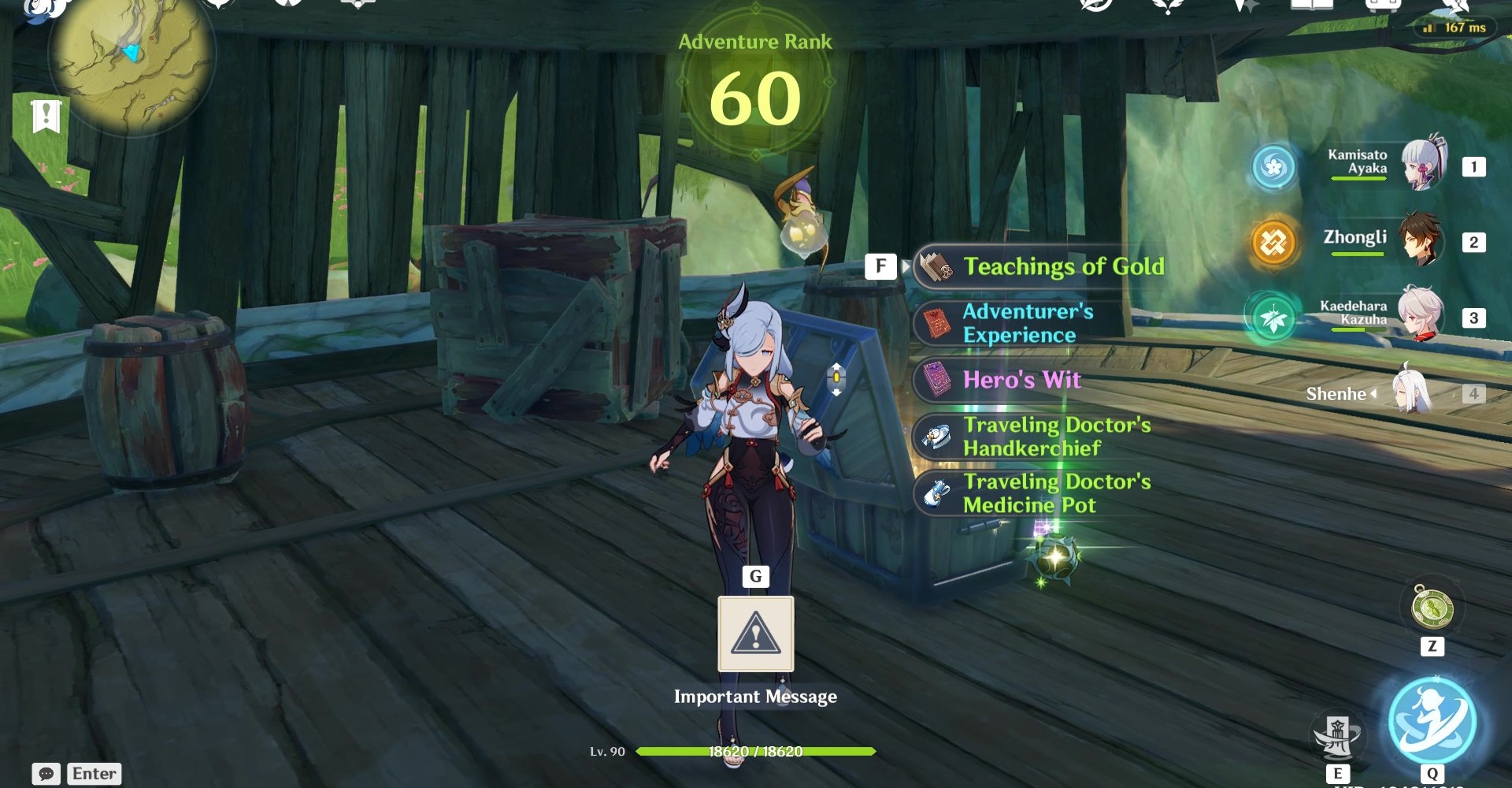
Task: Open the Paimon menu icon
Action: (43, 8)
